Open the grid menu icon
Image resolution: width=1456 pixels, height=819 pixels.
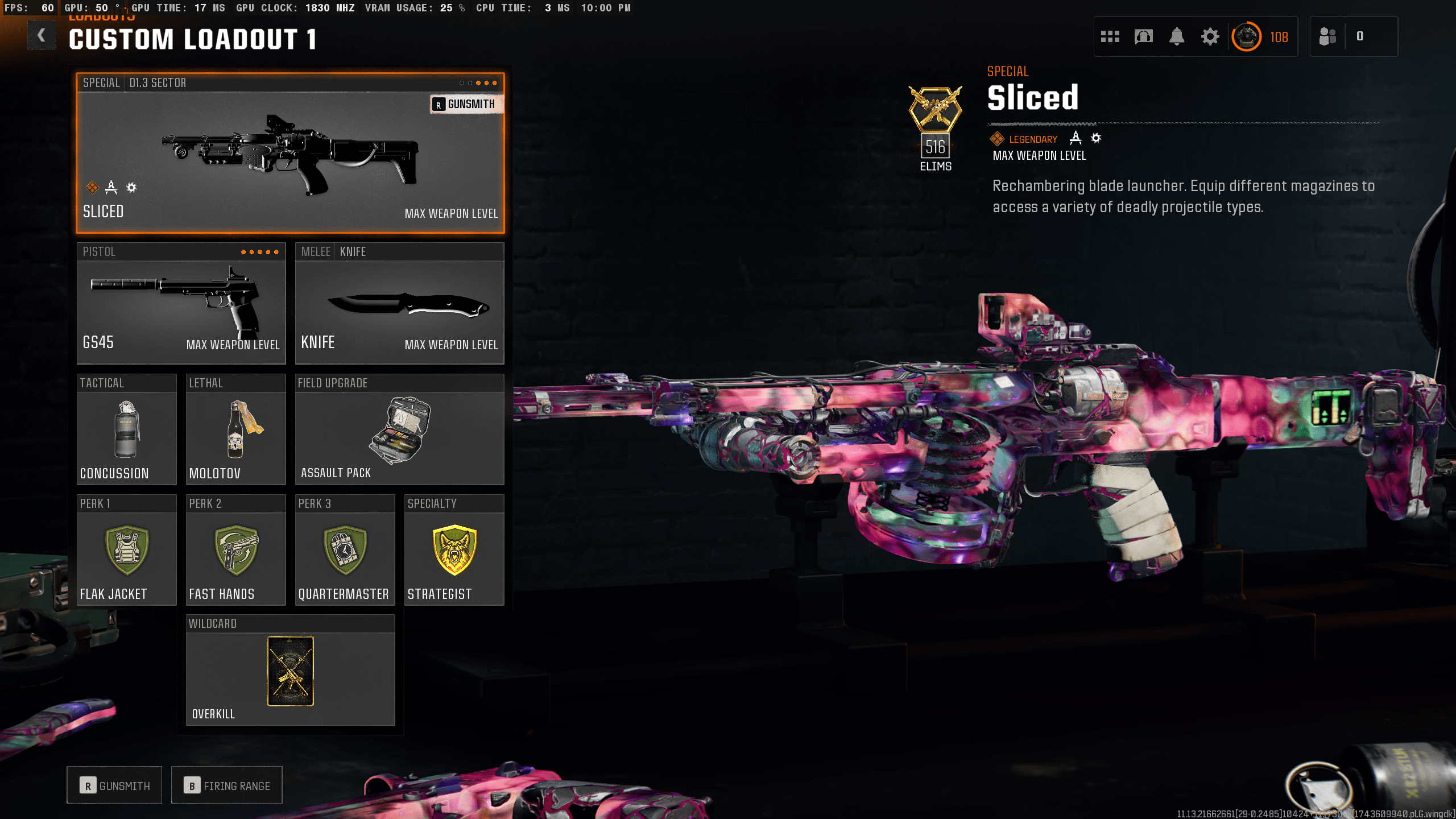coord(1110,37)
